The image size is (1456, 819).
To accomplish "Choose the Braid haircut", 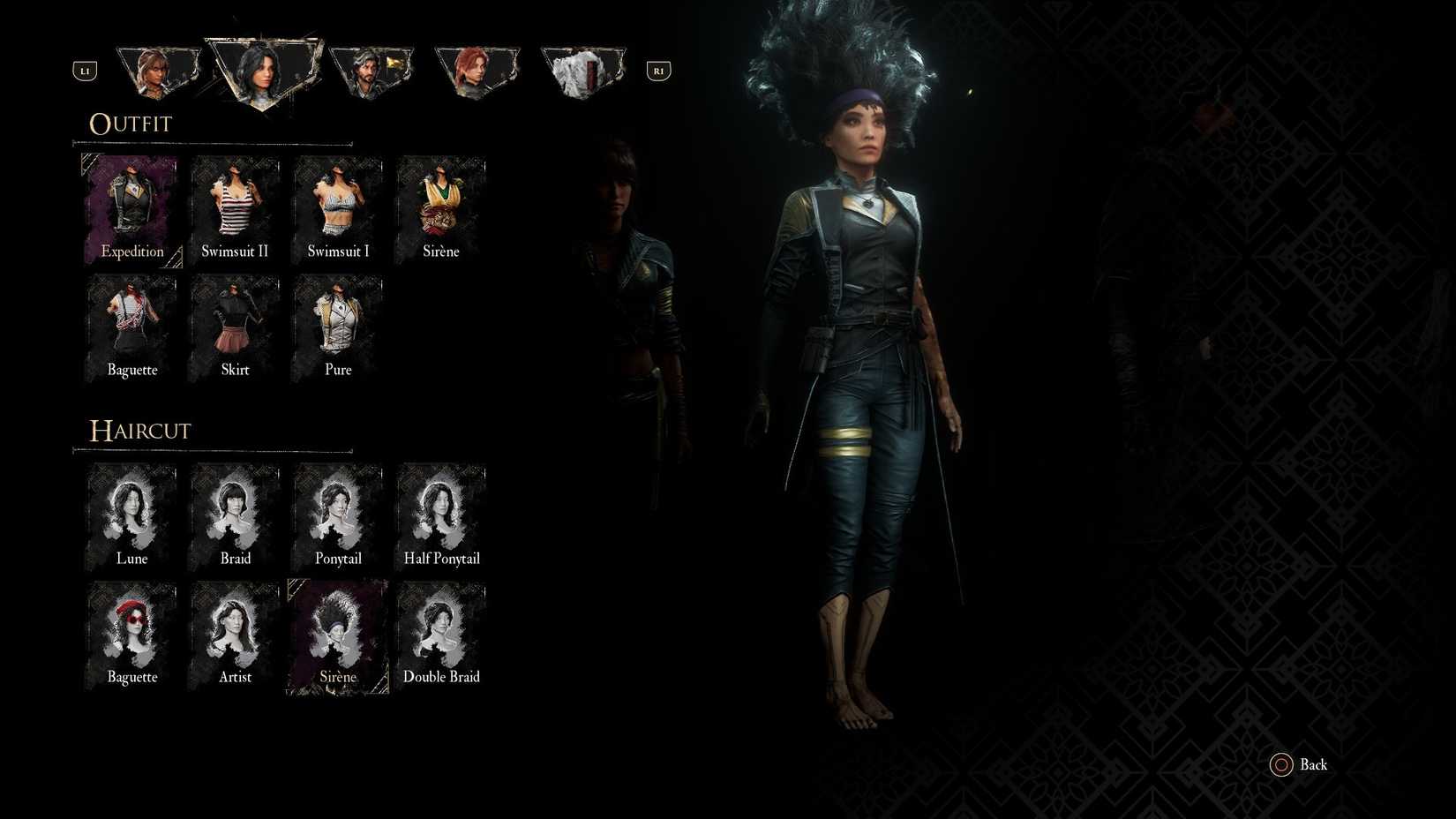I will pyautogui.click(x=234, y=512).
